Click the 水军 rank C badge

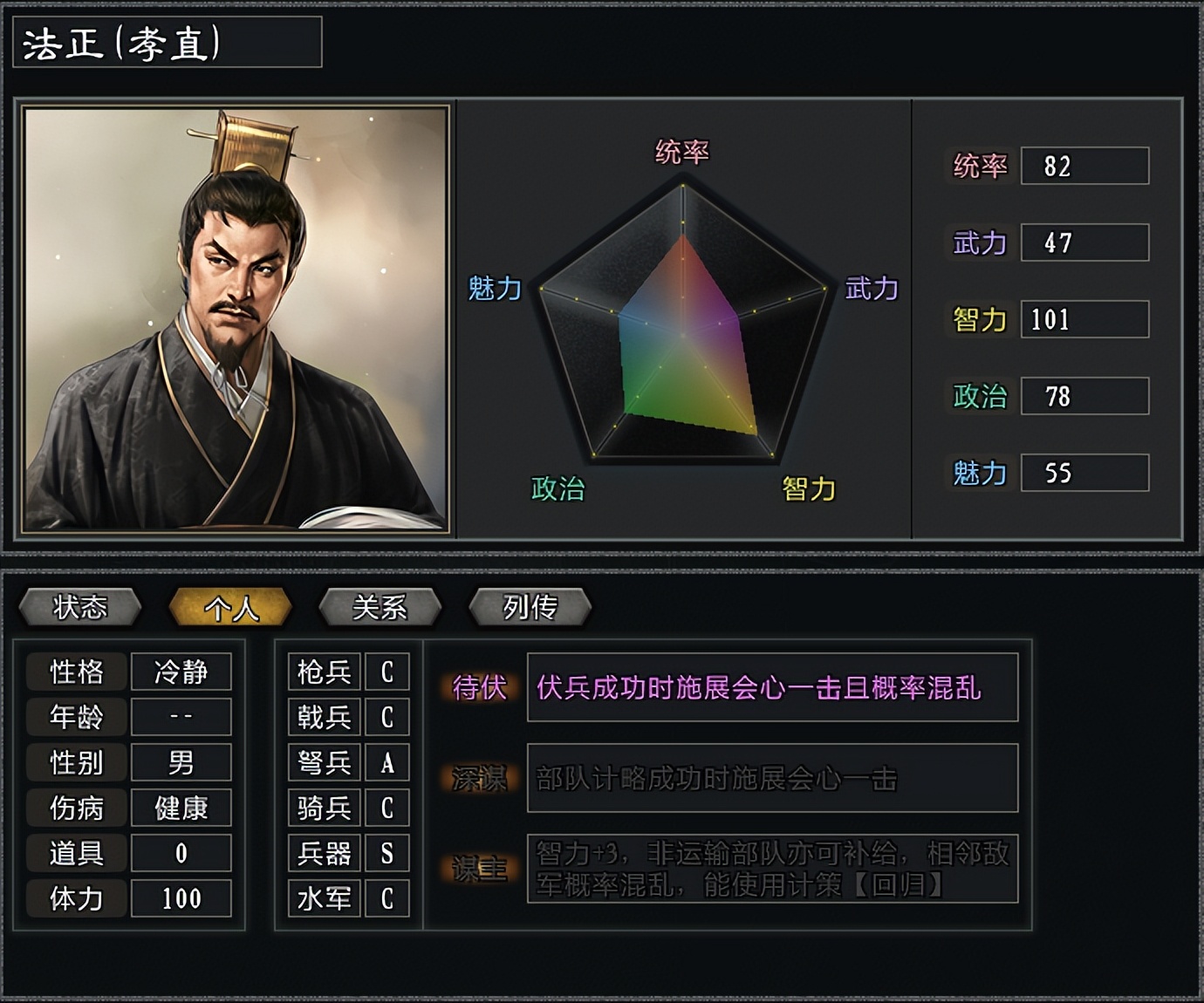coord(387,899)
